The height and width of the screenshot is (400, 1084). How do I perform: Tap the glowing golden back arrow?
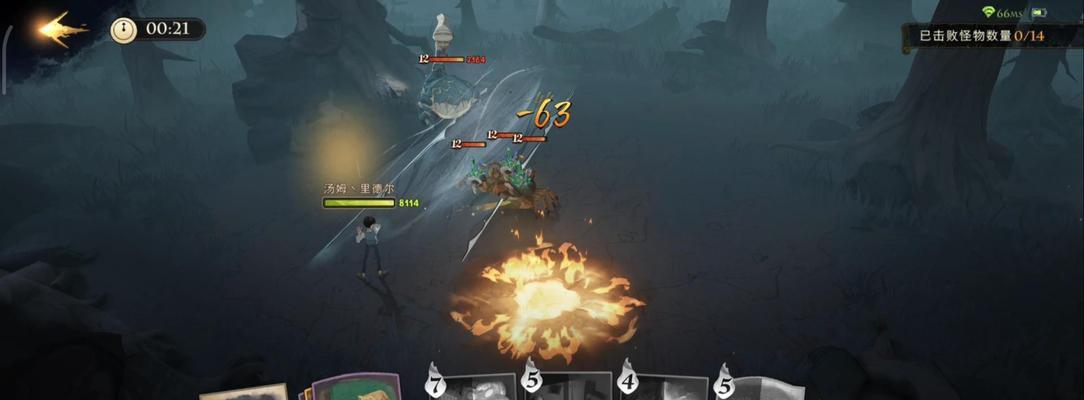click(62, 29)
